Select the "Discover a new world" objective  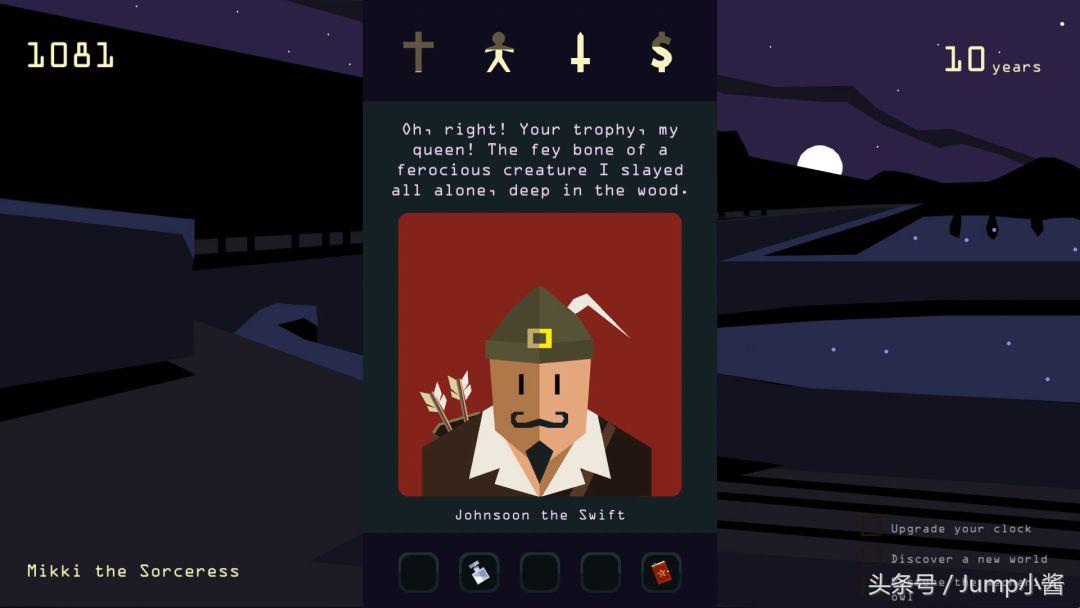tap(968, 558)
